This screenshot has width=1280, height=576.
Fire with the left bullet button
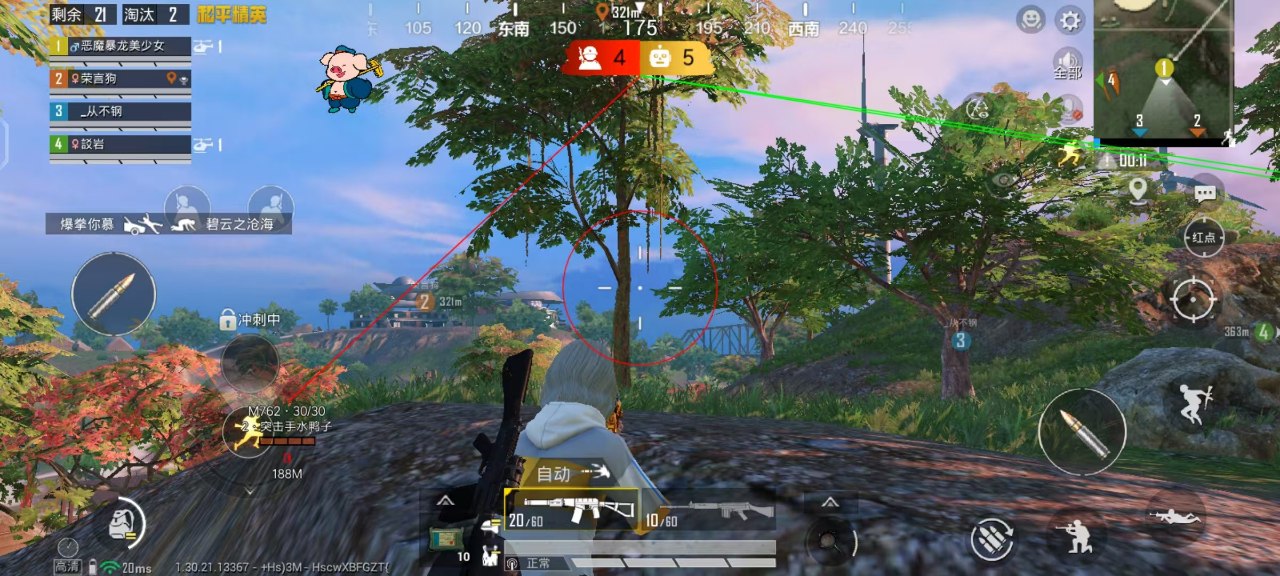click(113, 294)
